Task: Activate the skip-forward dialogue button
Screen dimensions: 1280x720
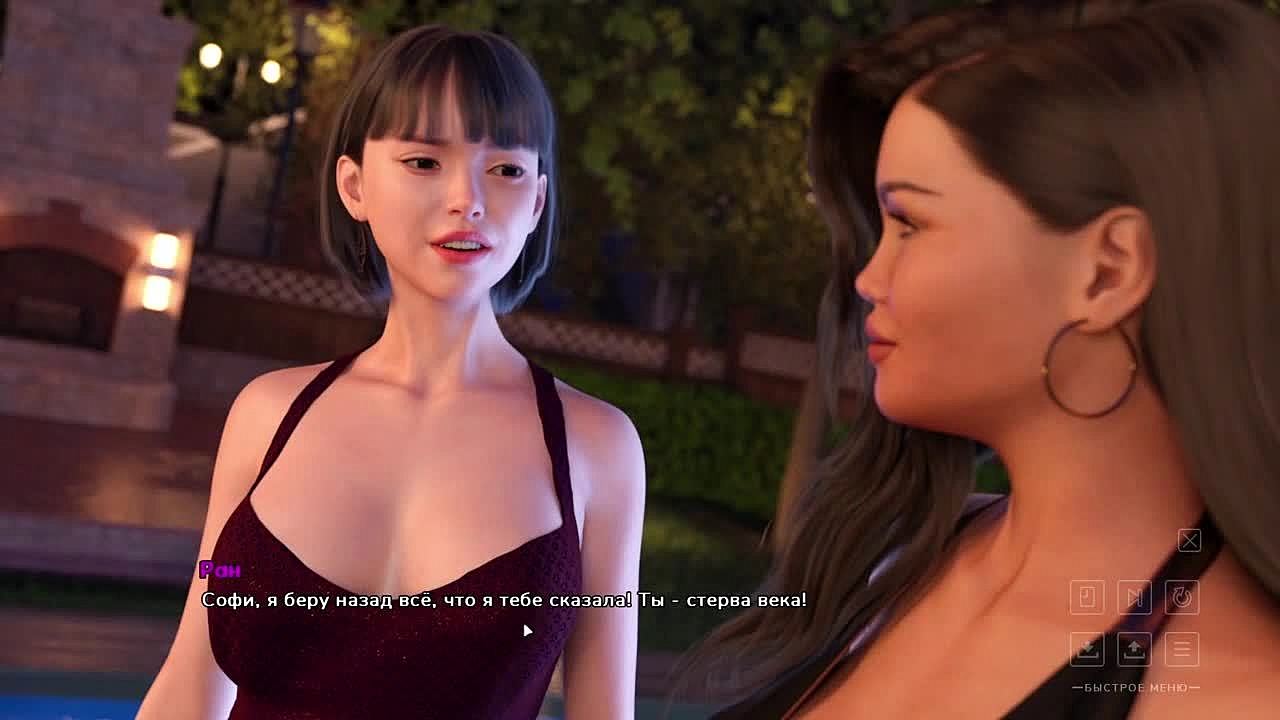Action: 1134,597
